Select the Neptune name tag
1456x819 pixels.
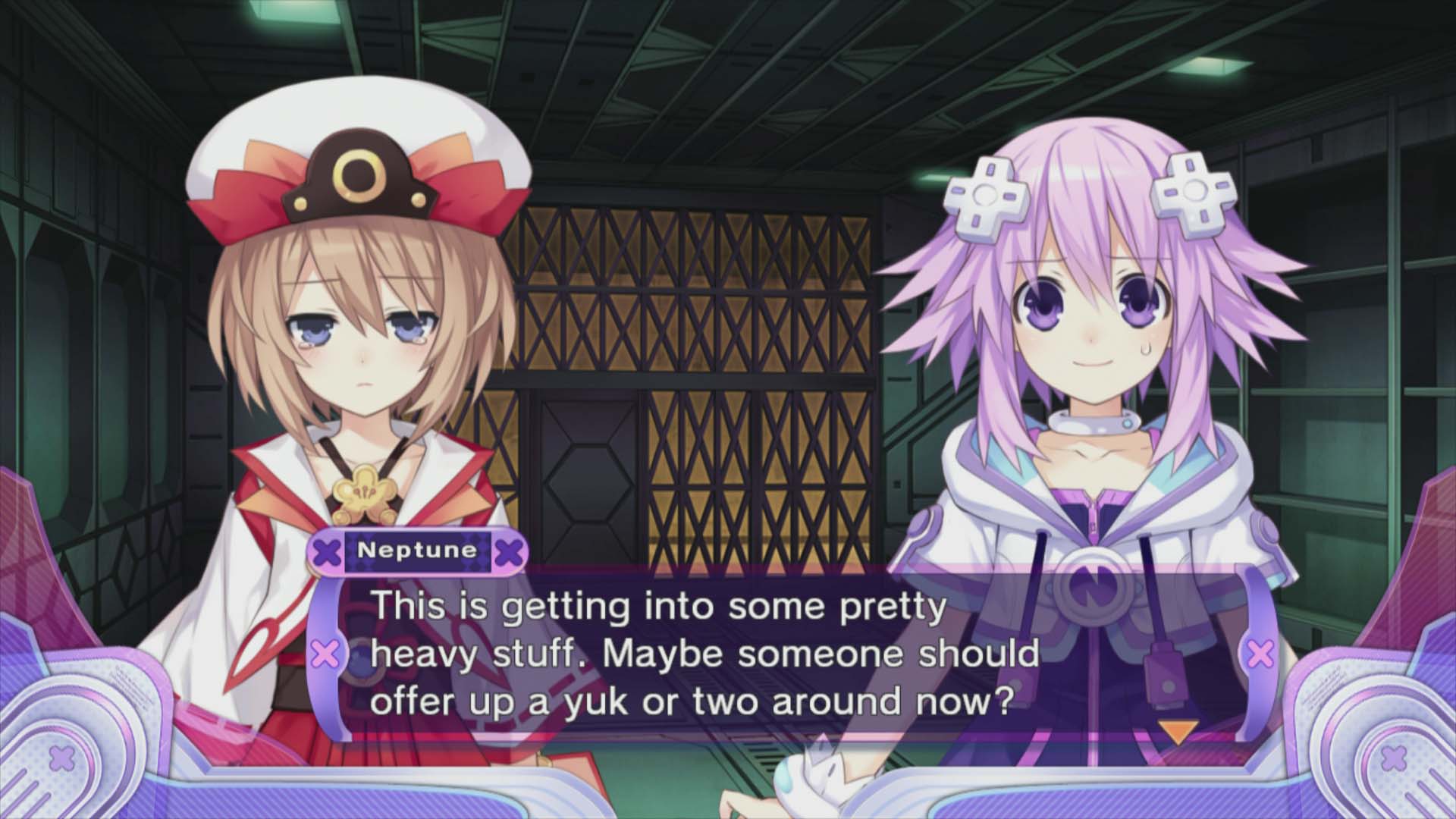418,553
